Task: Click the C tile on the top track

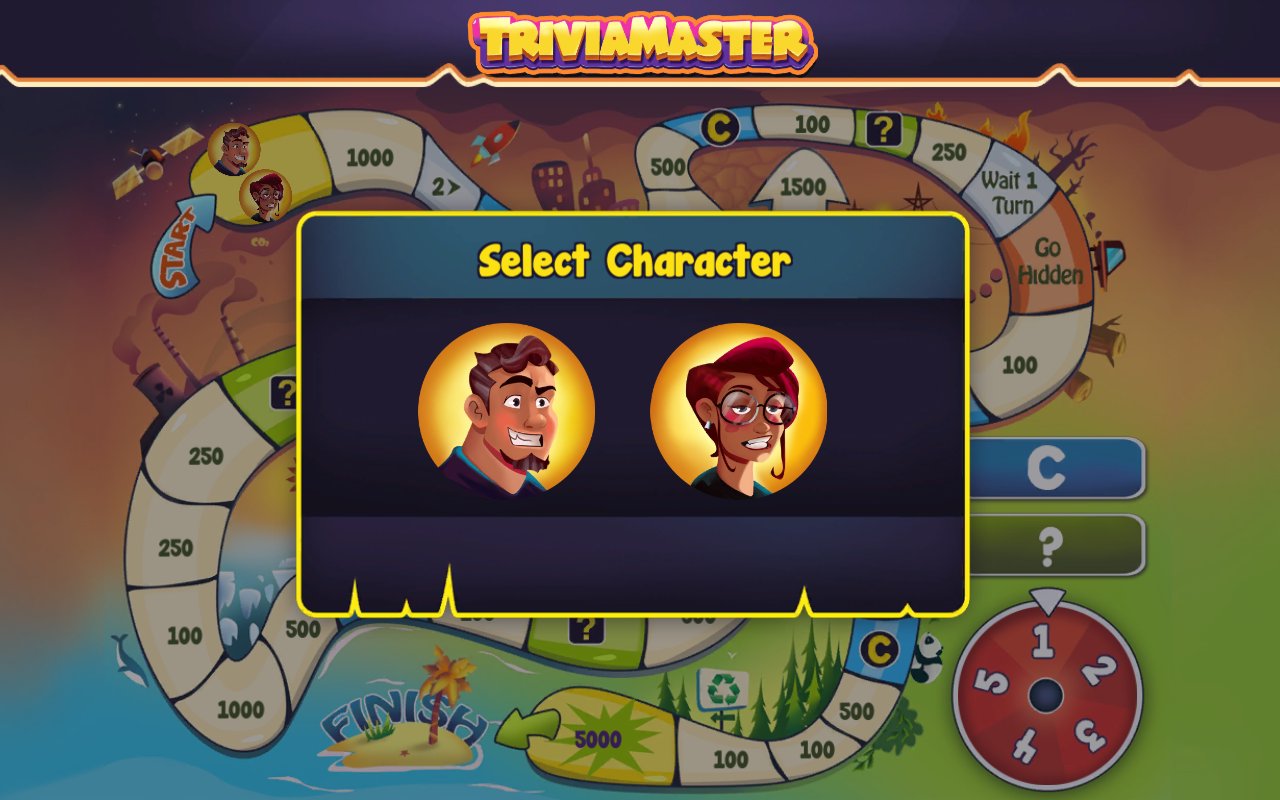Action: (722, 125)
